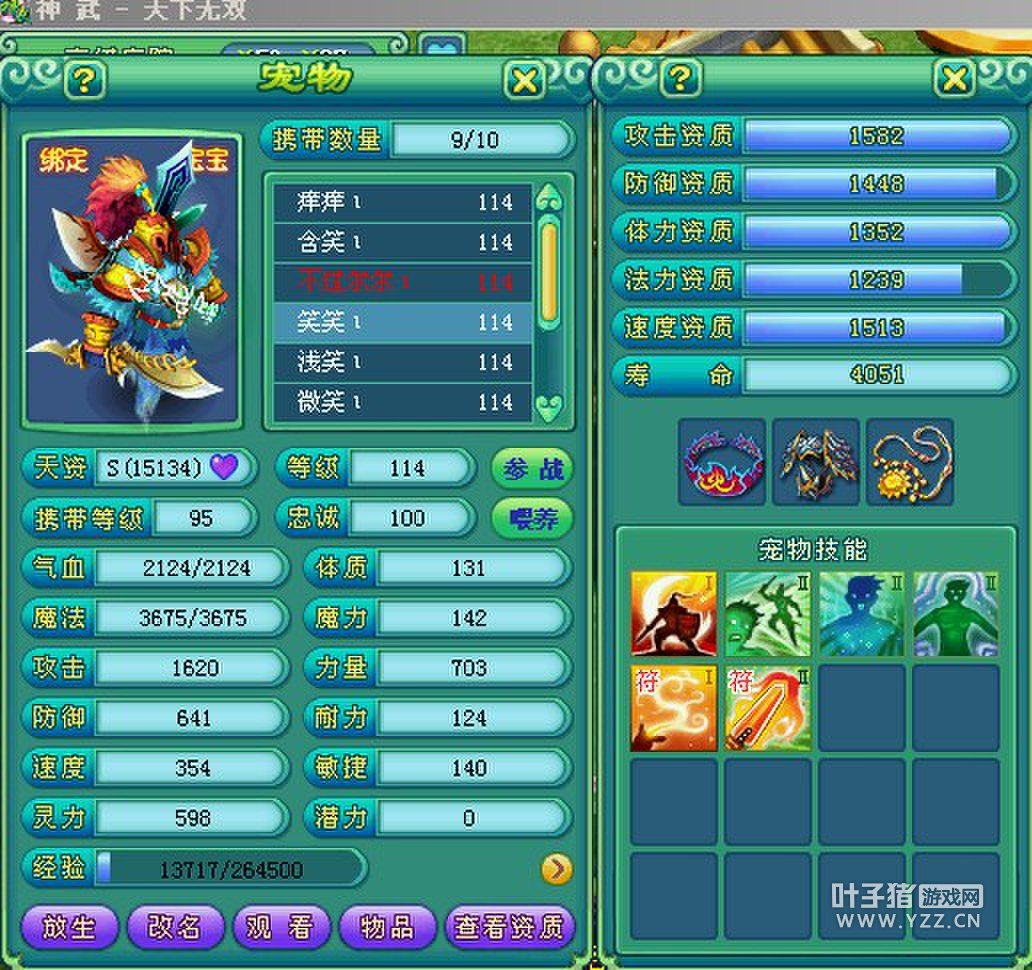This screenshot has height=970, width=1032.
Task: Close the pet aptitude panel
Action: pyautogui.click(x=955, y=78)
